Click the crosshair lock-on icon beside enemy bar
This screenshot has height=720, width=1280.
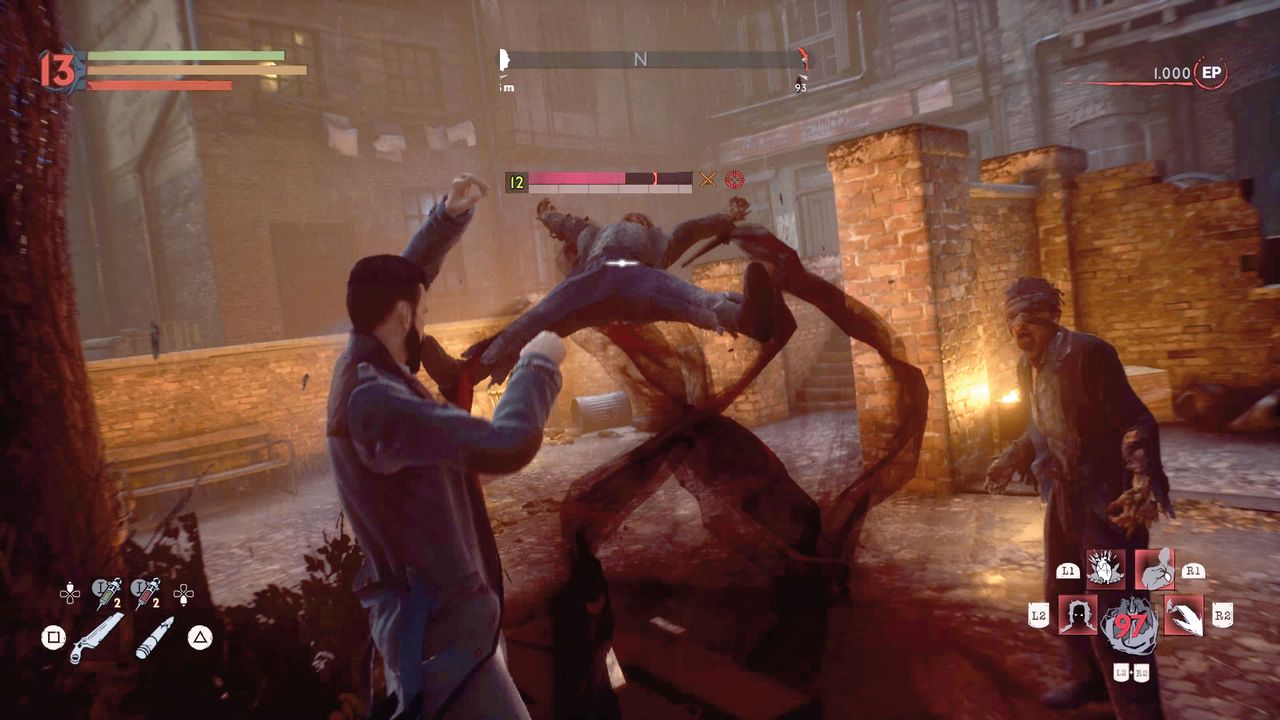pyautogui.click(x=735, y=179)
